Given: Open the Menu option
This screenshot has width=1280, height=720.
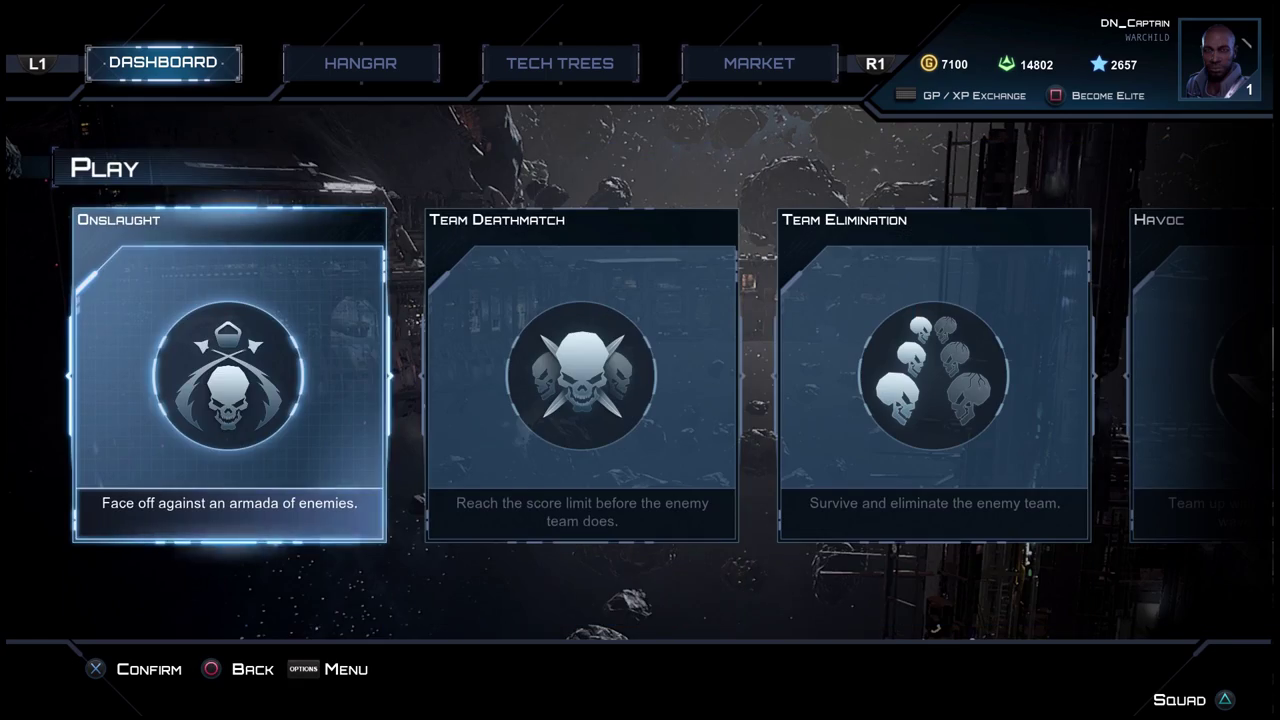Looking at the screenshot, I should (x=329, y=669).
